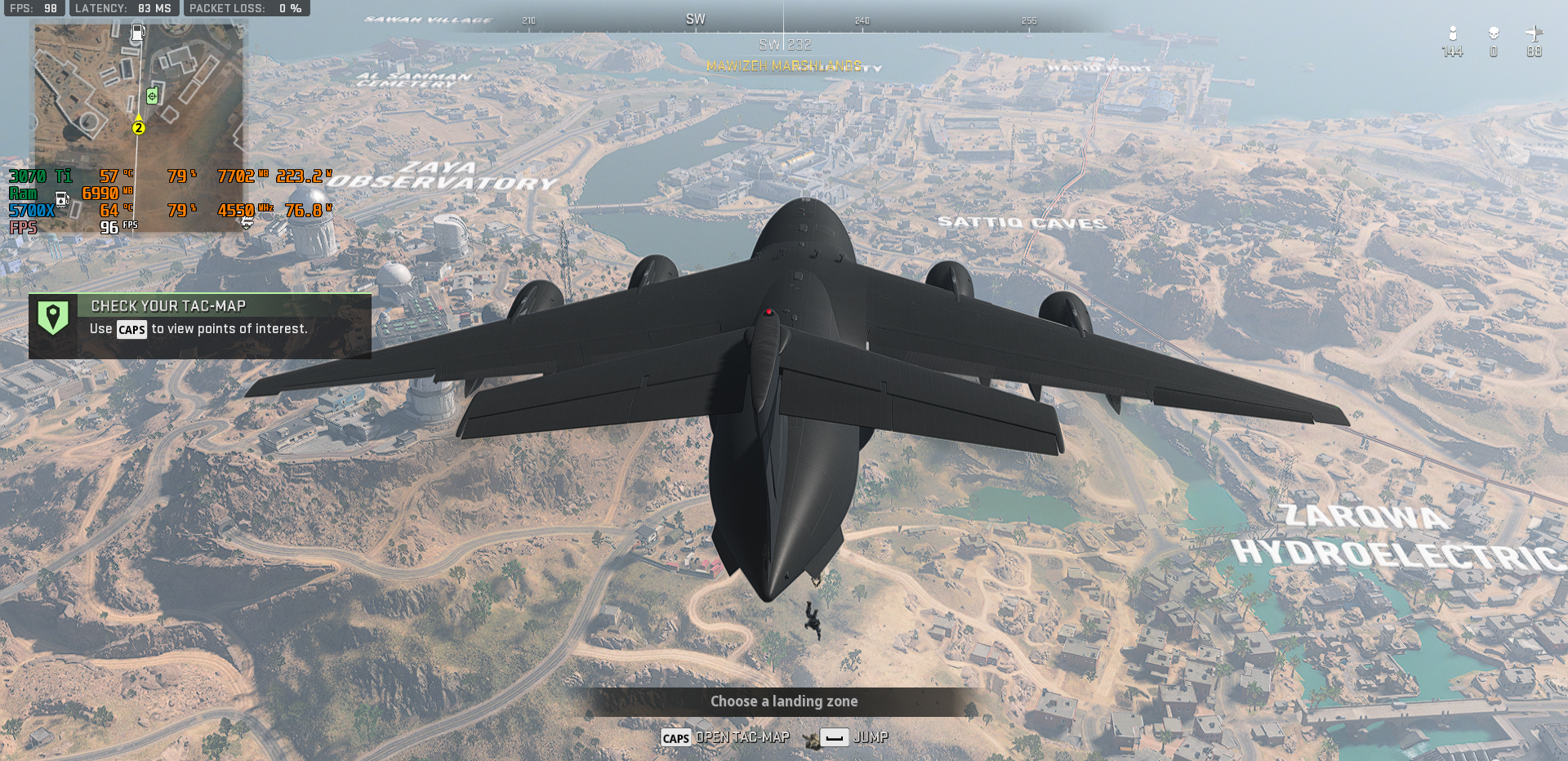Viewport: 1568px width, 761px height.
Task: Click the gas station icon on minimap
Action: [x=139, y=32]
